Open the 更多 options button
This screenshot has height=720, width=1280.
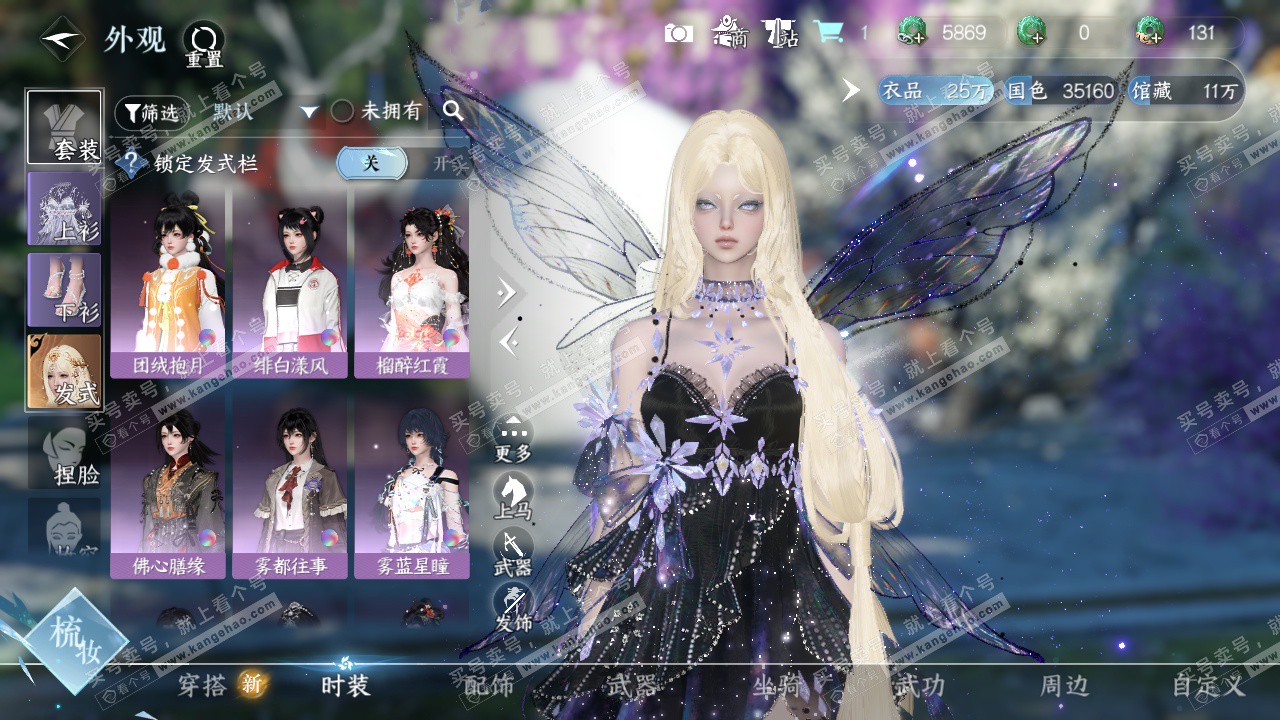coord(513,438)
